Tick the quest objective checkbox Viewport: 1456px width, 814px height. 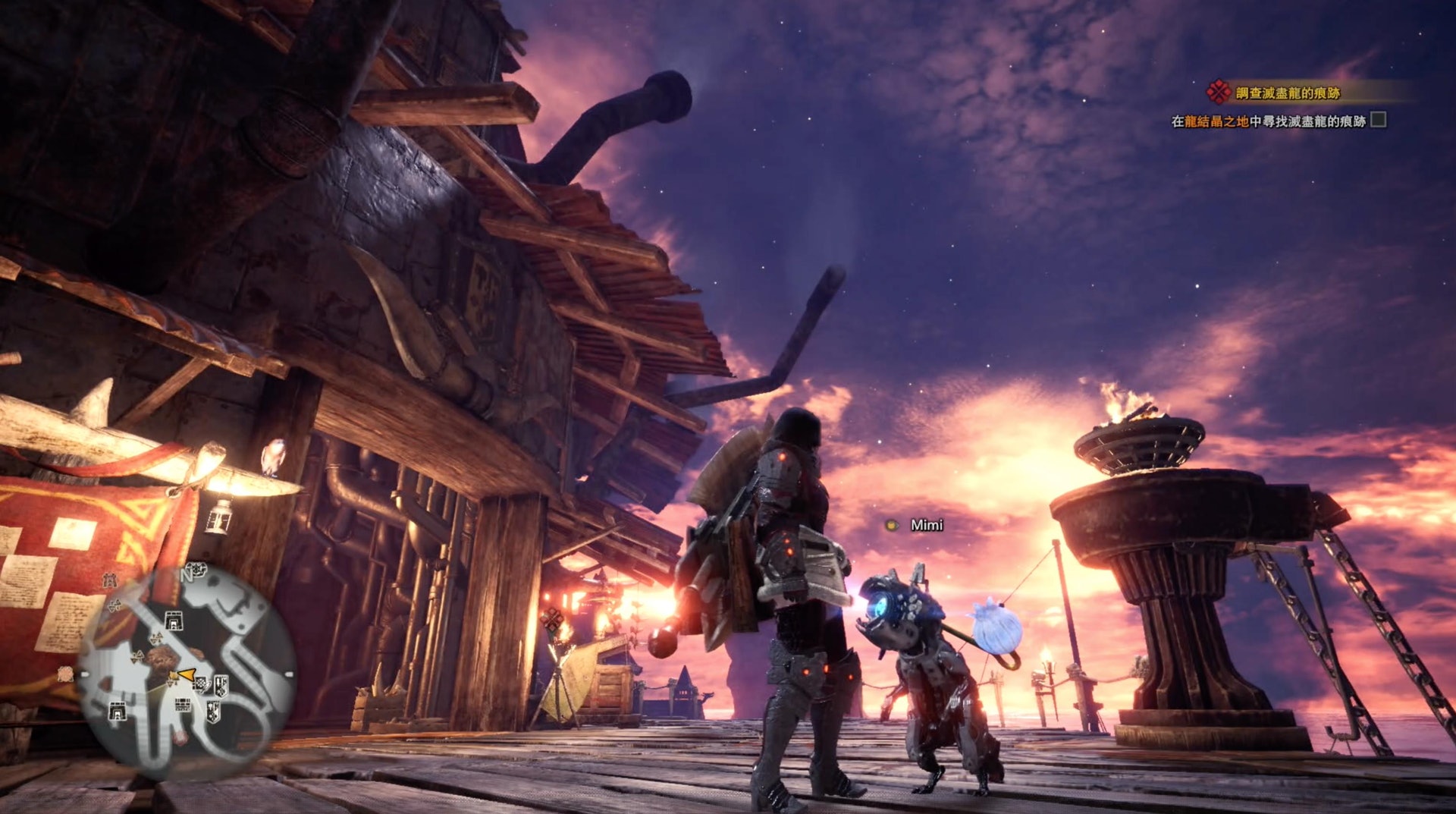[x=1379, y=120]
